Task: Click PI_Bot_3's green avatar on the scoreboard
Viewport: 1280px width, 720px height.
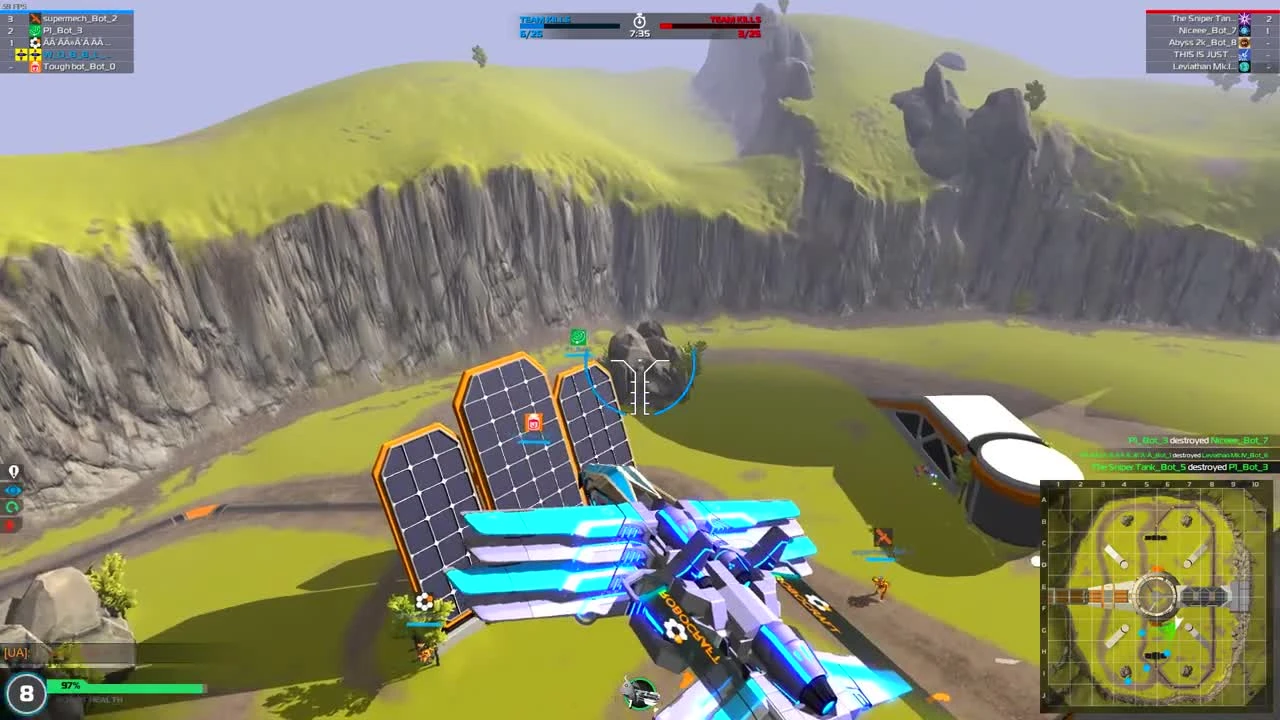Action: pos(35,30)
